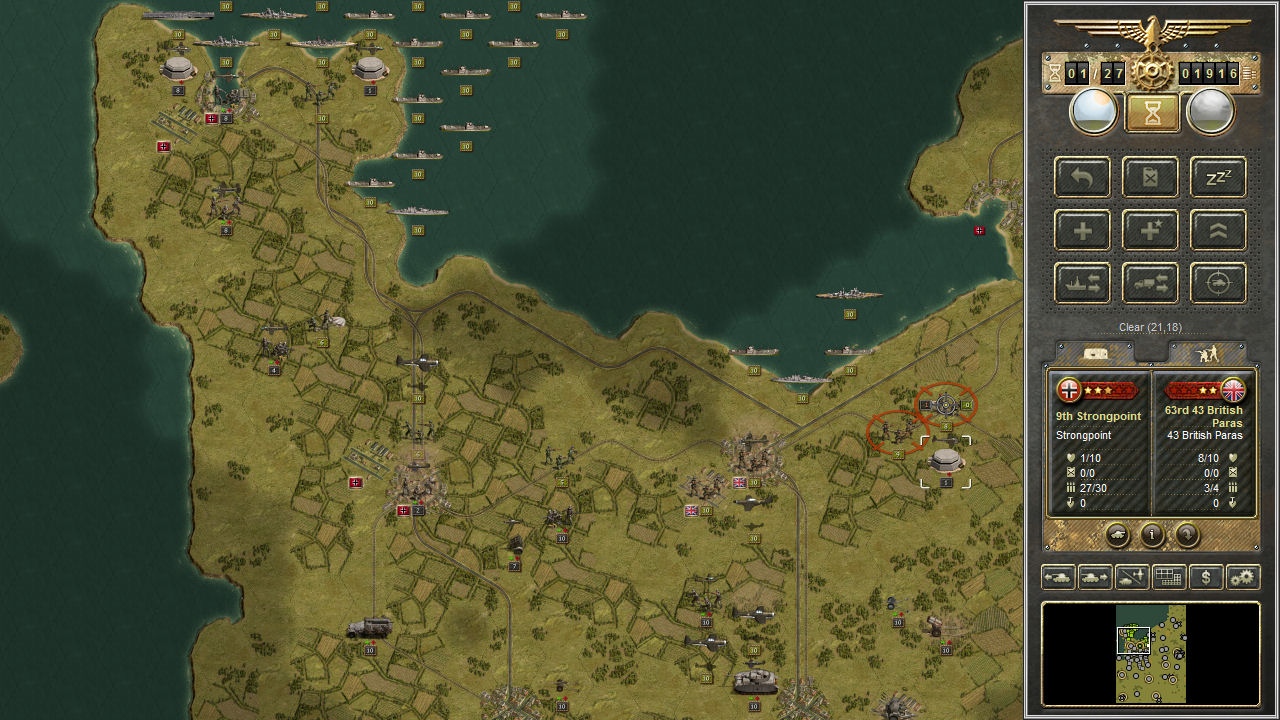Resupply unit with the fuel canister icon
This screenshot has height=720, width=1280.
(x=1149, y=177)
